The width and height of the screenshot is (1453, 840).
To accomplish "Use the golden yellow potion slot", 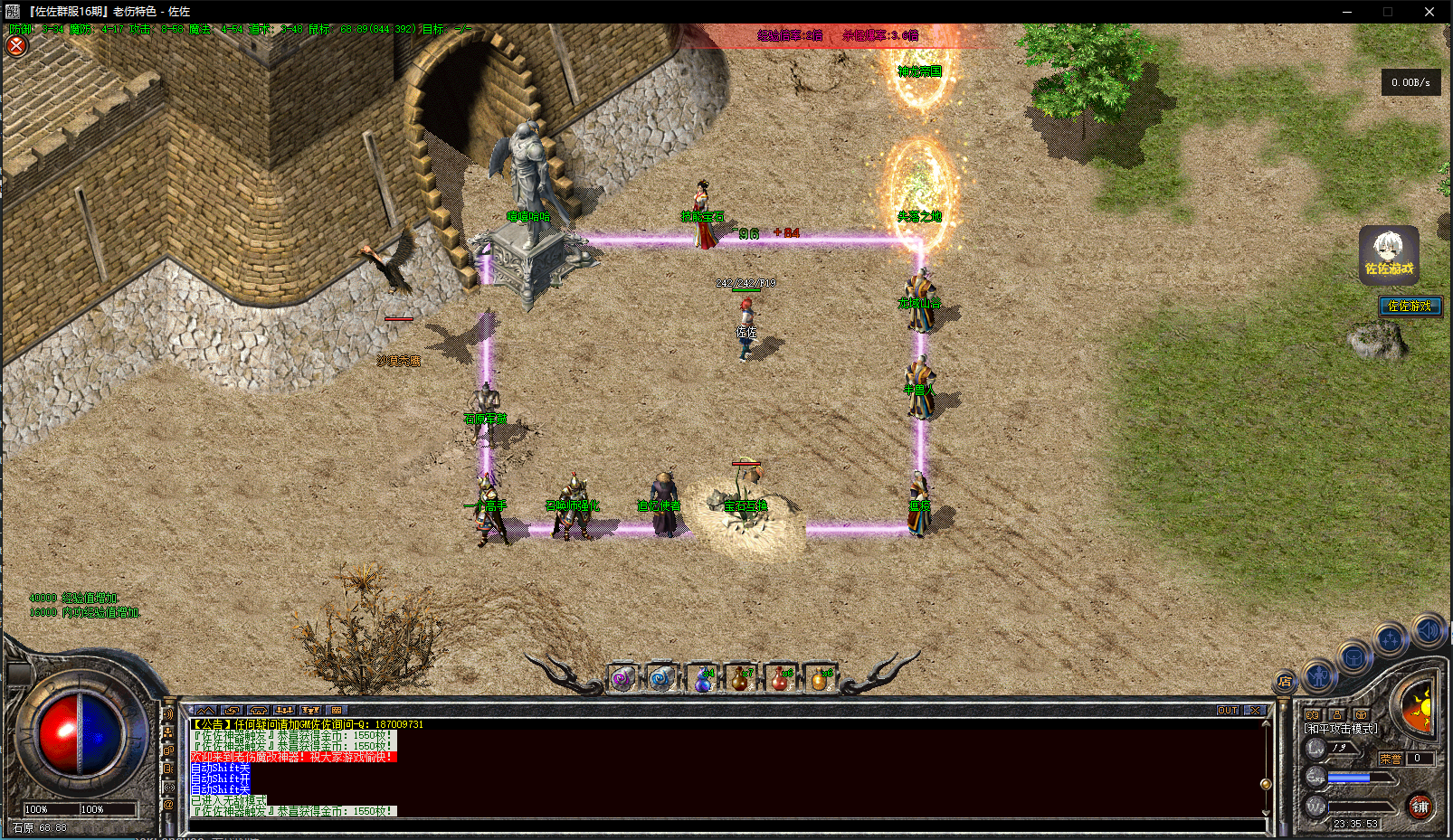I will (x=819, y=680).
